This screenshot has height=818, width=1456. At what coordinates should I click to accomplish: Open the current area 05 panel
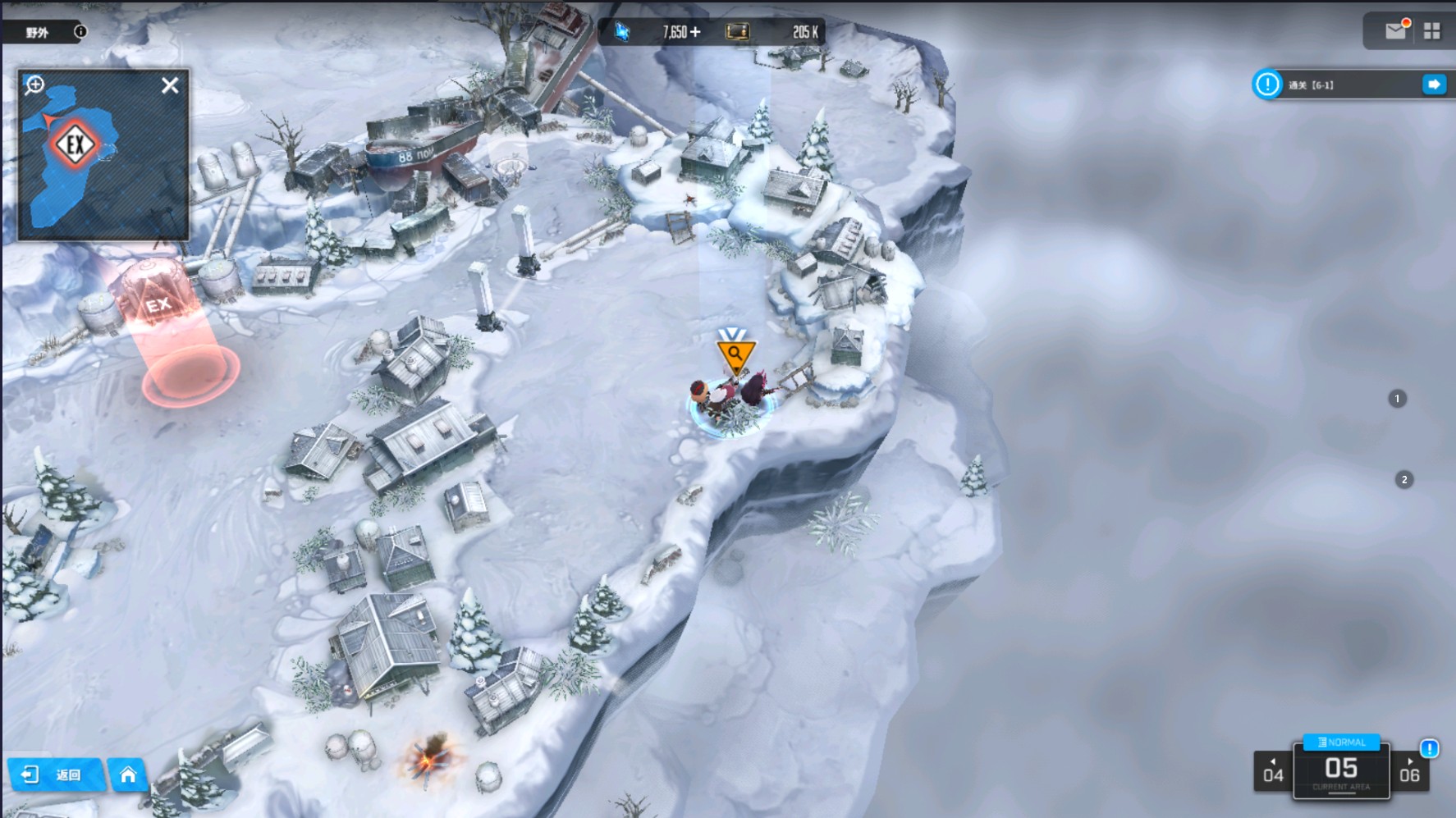coord(1341,772)
